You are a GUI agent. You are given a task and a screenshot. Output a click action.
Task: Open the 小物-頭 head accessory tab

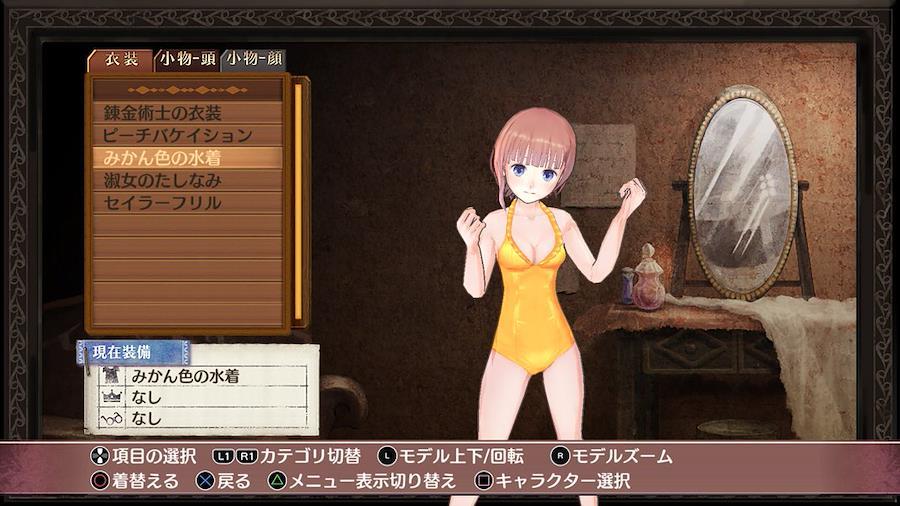pos(187,59)
